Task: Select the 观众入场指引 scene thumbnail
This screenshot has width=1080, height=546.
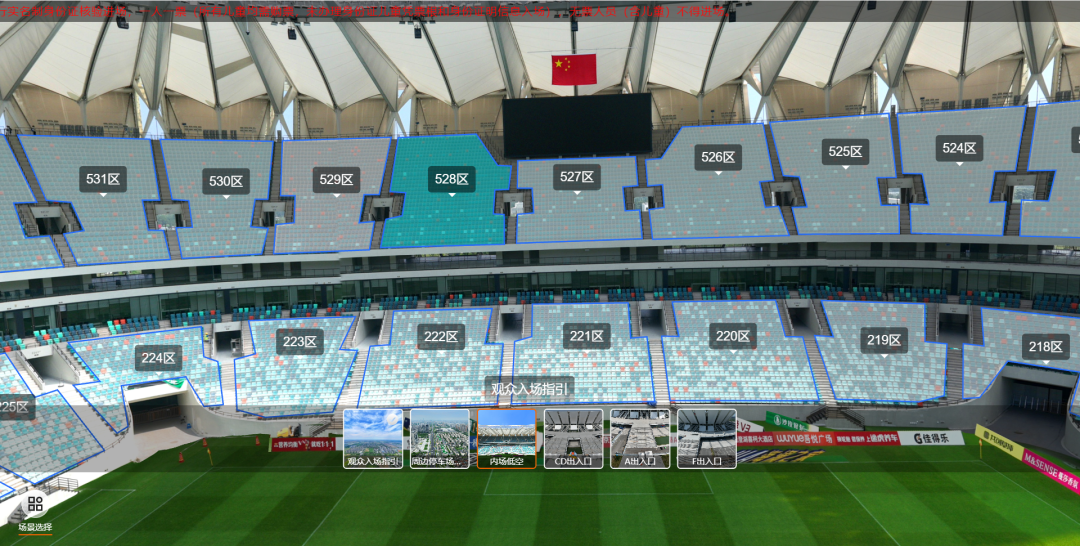Action: tap(373, 438)
